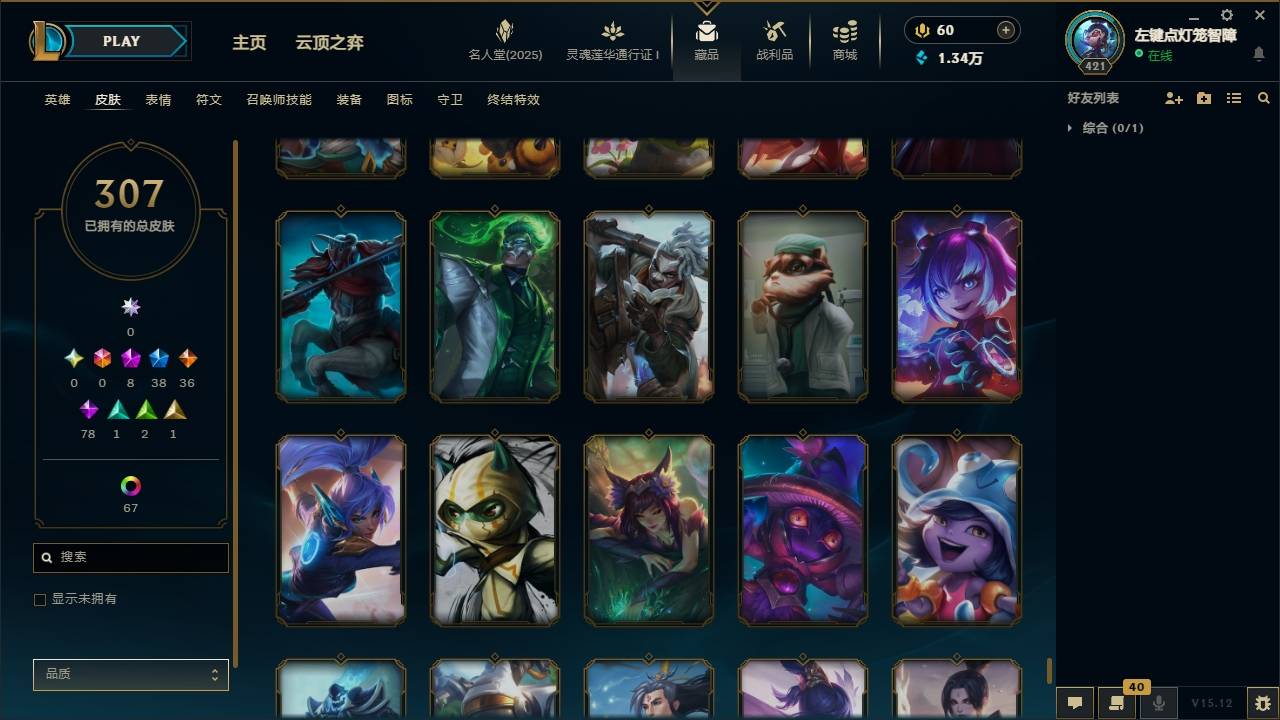View missions via the icon with 40 badge
Image resolution: width=1280 pixels, height=720 pixels.
point(1117,703)
